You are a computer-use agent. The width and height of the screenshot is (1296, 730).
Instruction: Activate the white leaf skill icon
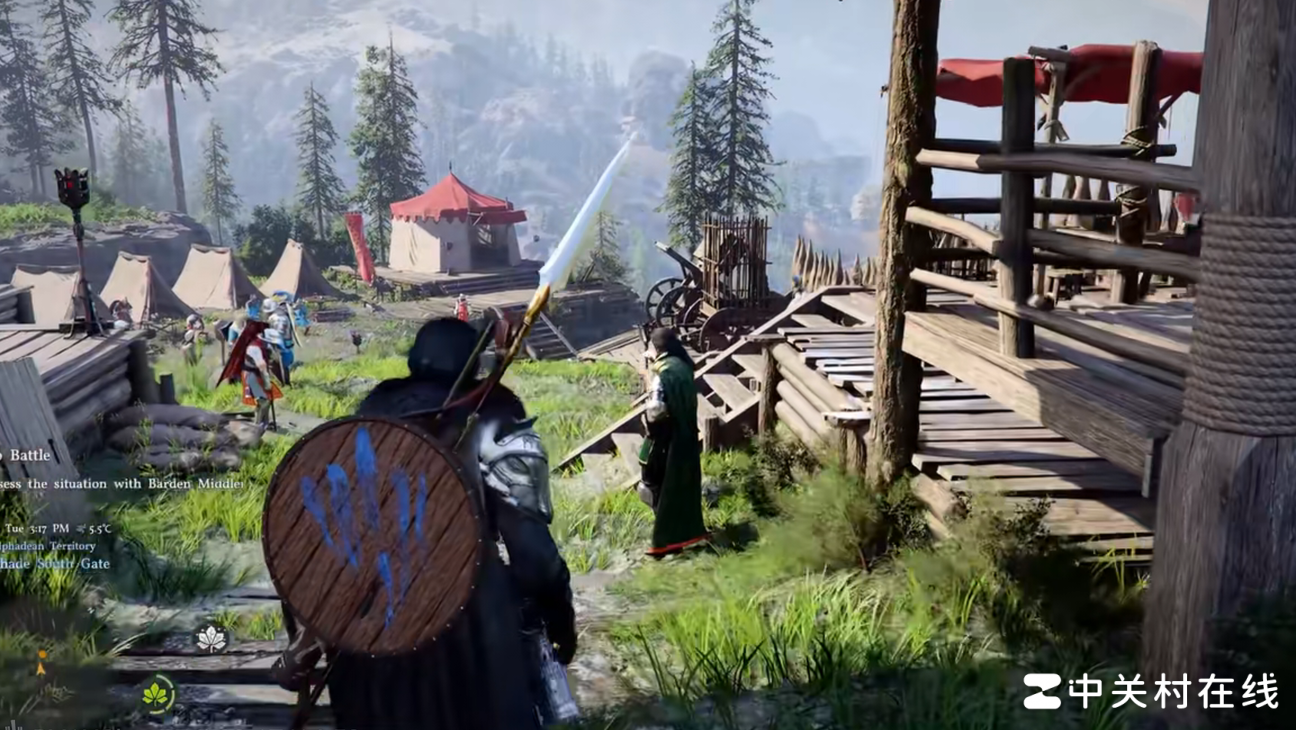[211, 638]
